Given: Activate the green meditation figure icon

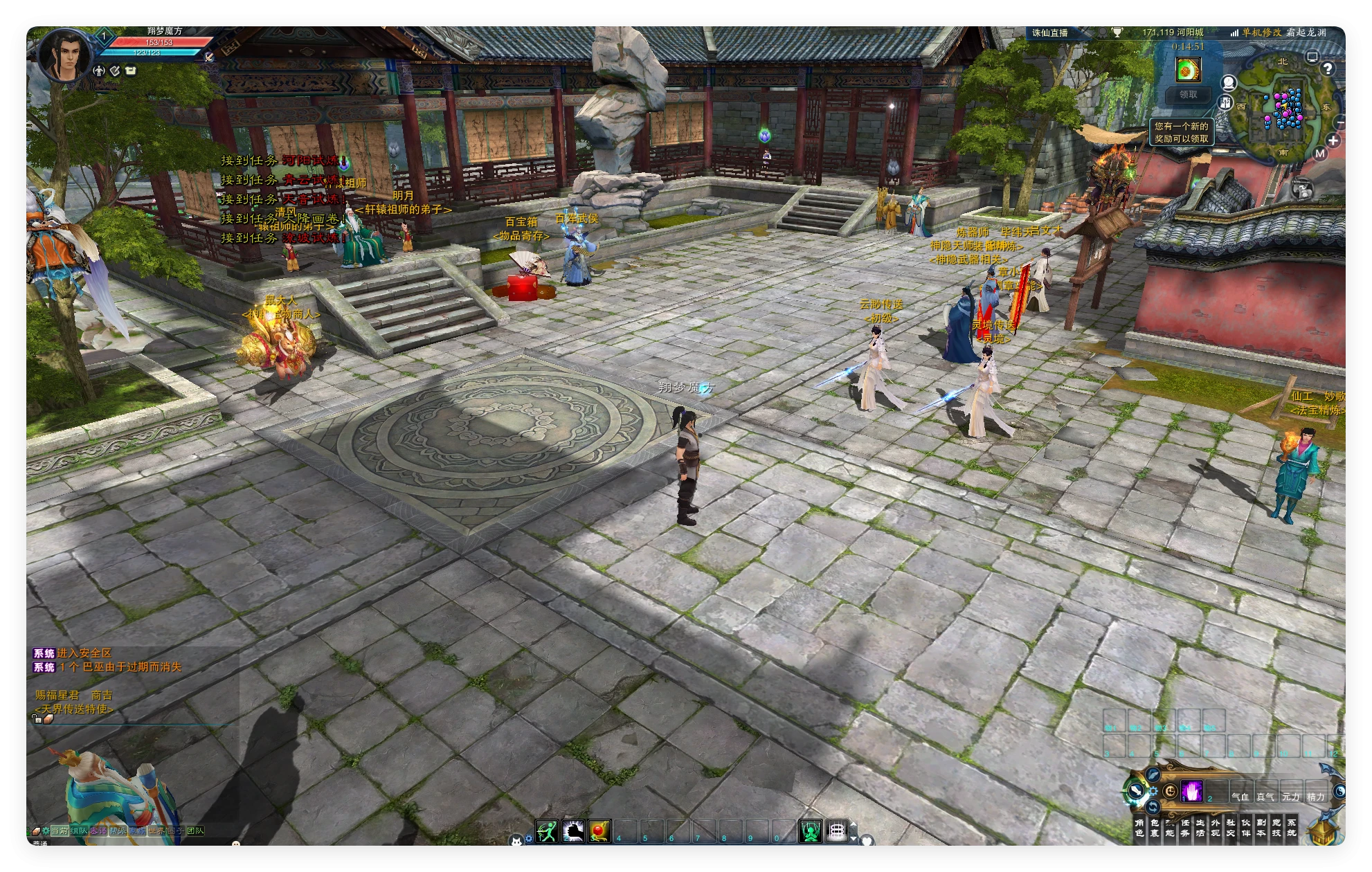Looking at the screenshot, I should (810, 830).
